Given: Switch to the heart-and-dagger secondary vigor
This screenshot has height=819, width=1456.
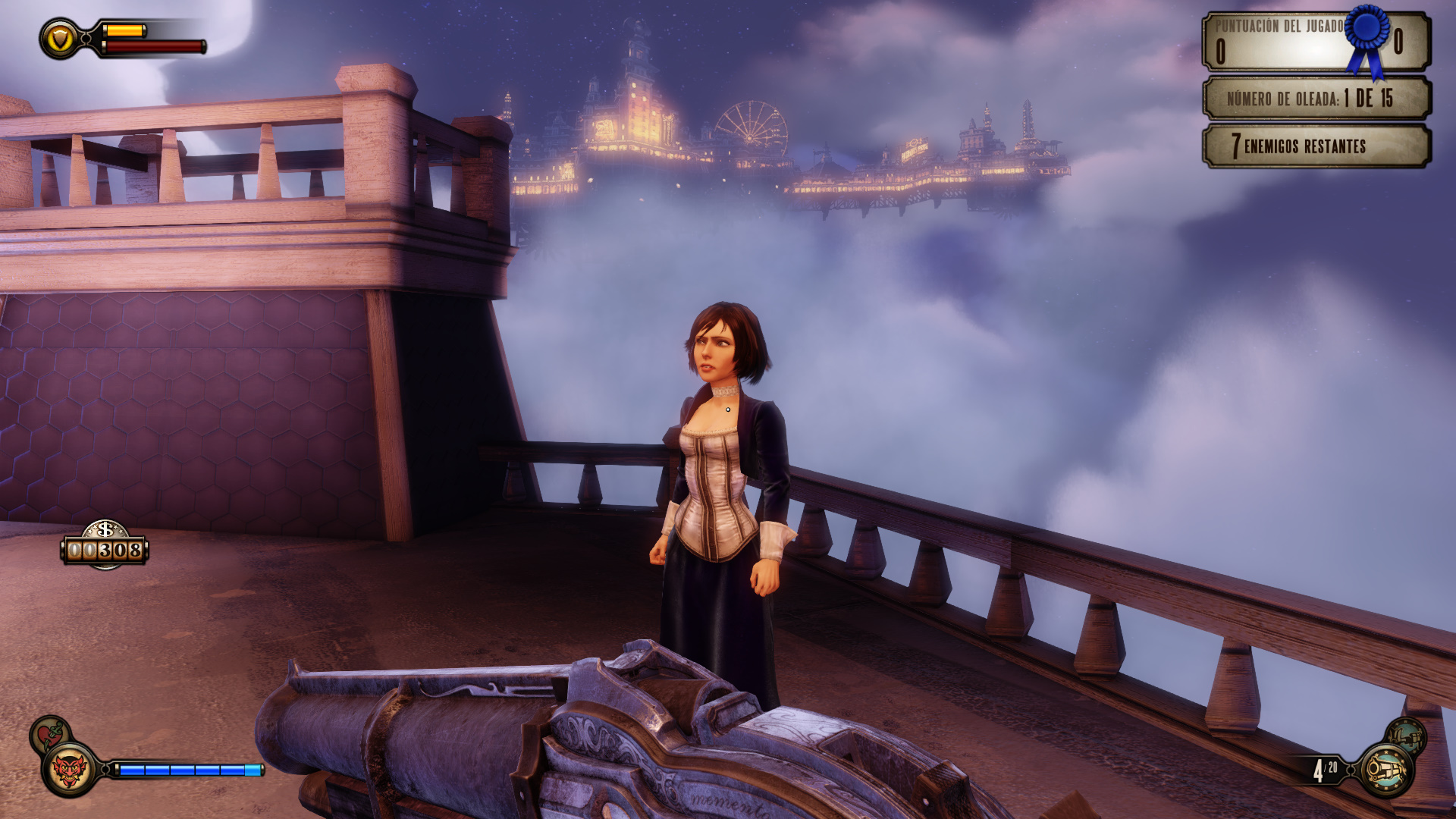Looking at the screenshot, I should (x=49, y=733).
